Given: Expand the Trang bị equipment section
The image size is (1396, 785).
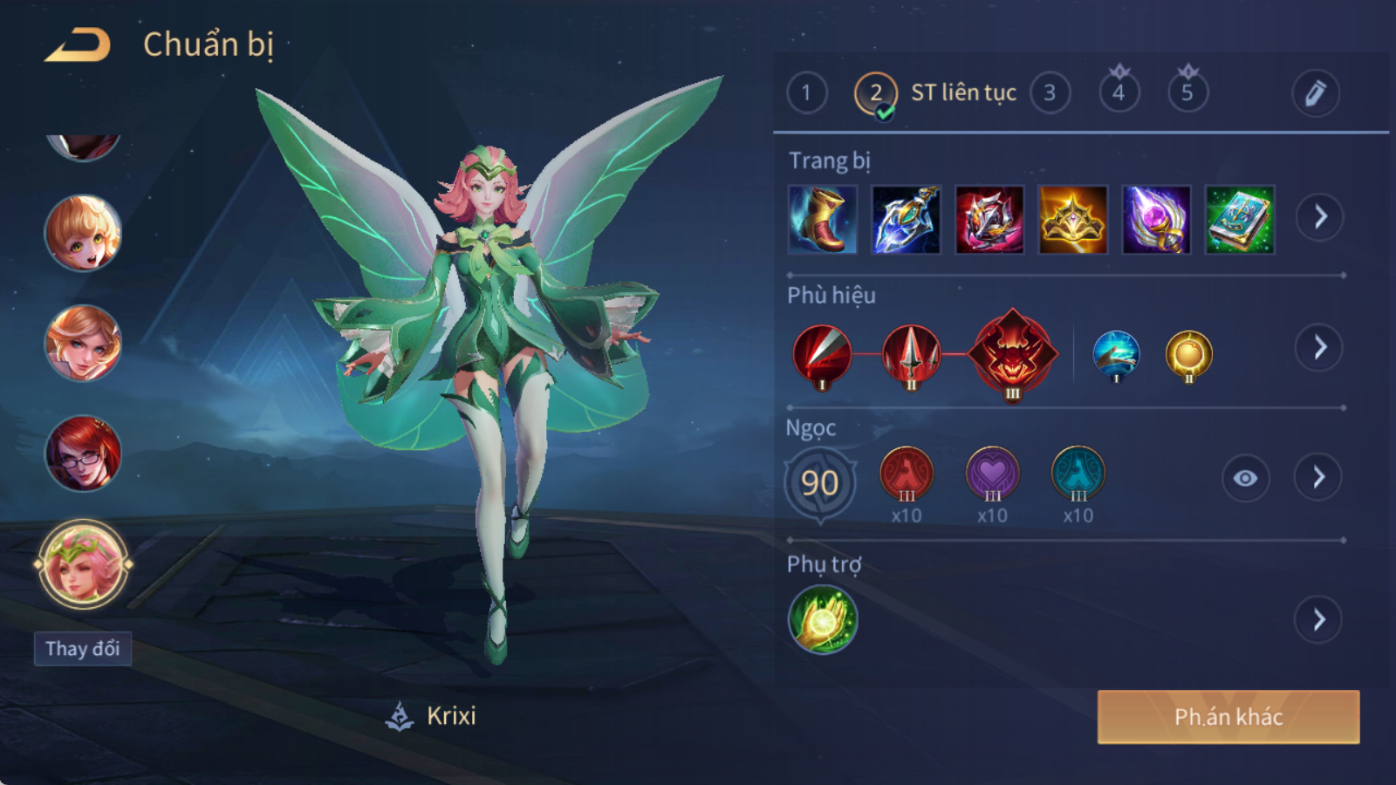Looking at the screenshot, I should pos(1320,217).
